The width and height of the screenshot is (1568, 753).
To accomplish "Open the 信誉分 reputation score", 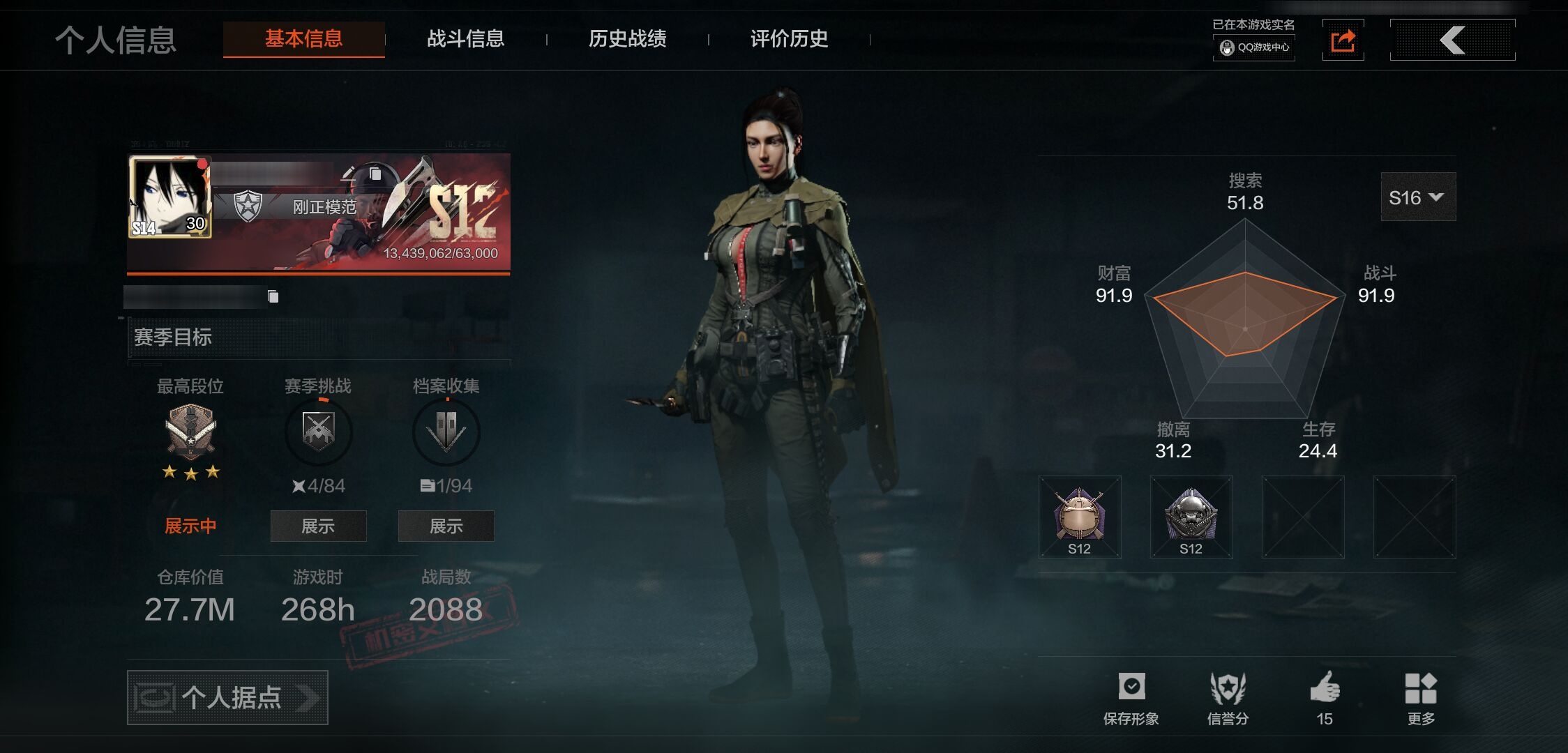I will pos(1228,697).
